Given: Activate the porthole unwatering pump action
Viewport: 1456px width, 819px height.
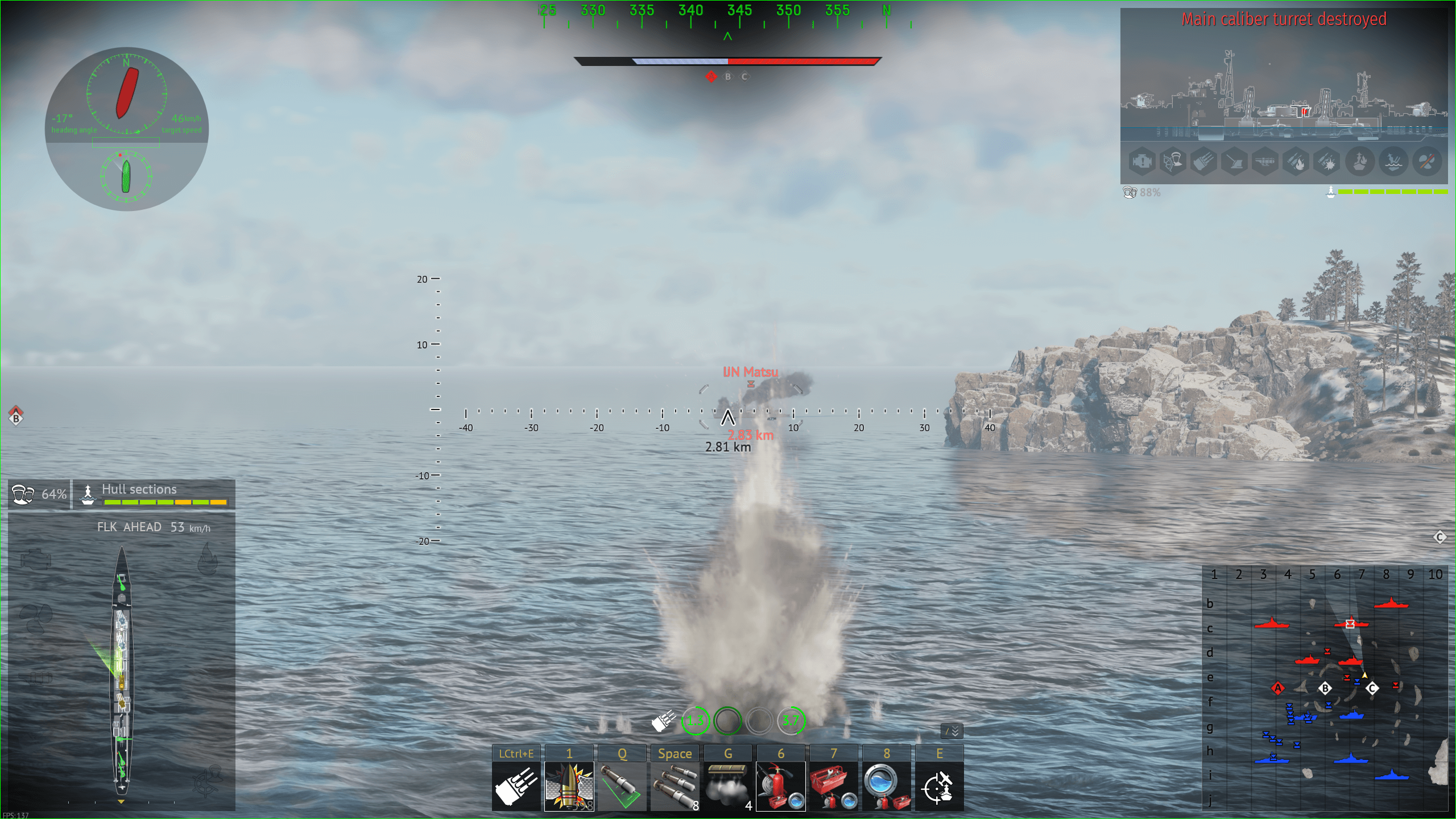Looking at the screenshot, I should (886, 786).
